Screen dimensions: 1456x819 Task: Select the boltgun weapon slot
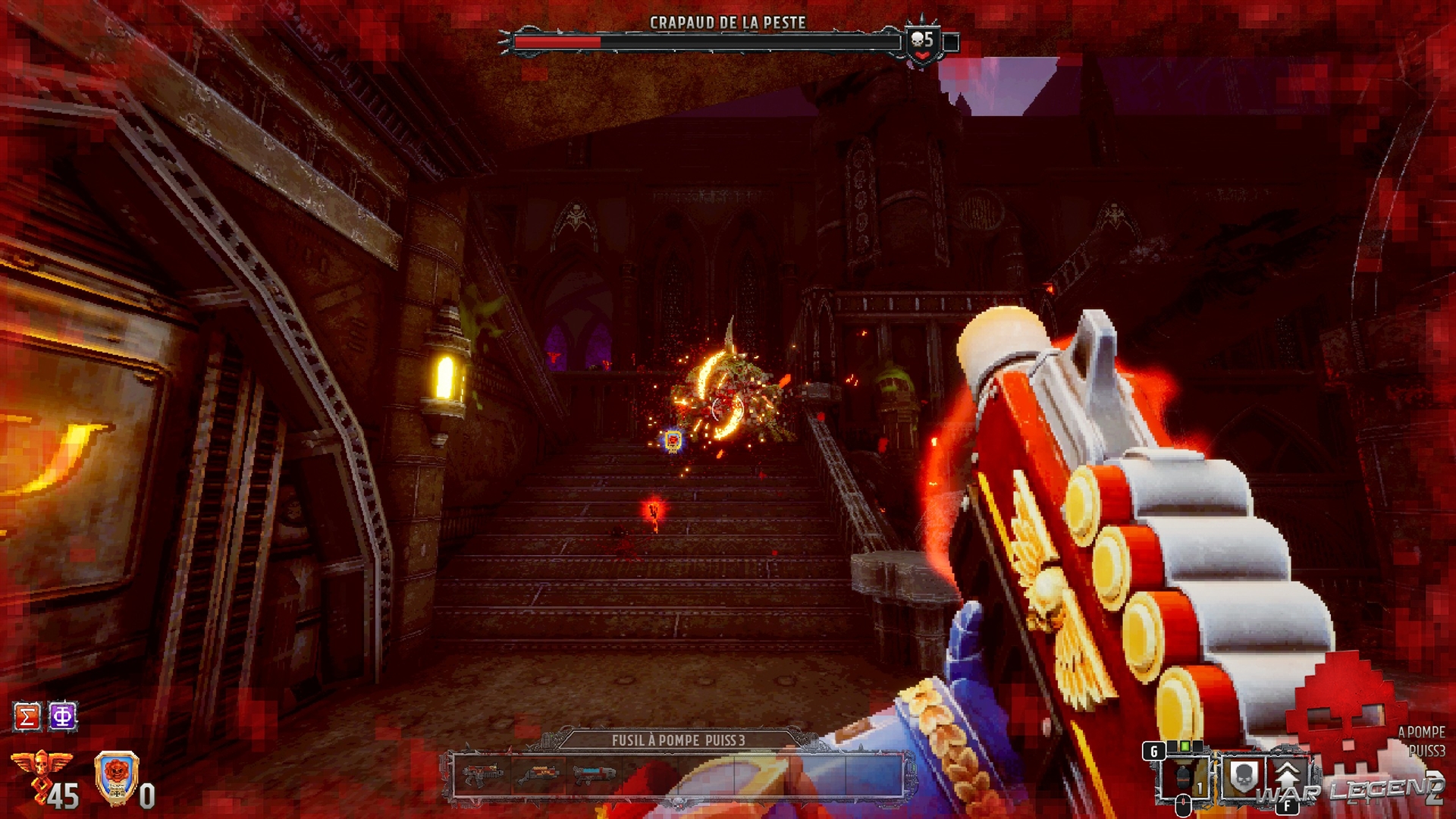tap(482, 775)
